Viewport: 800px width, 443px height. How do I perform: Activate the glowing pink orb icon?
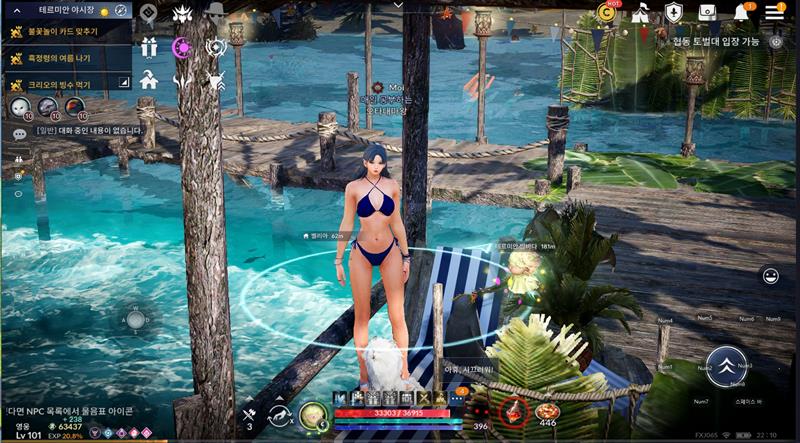182,47
